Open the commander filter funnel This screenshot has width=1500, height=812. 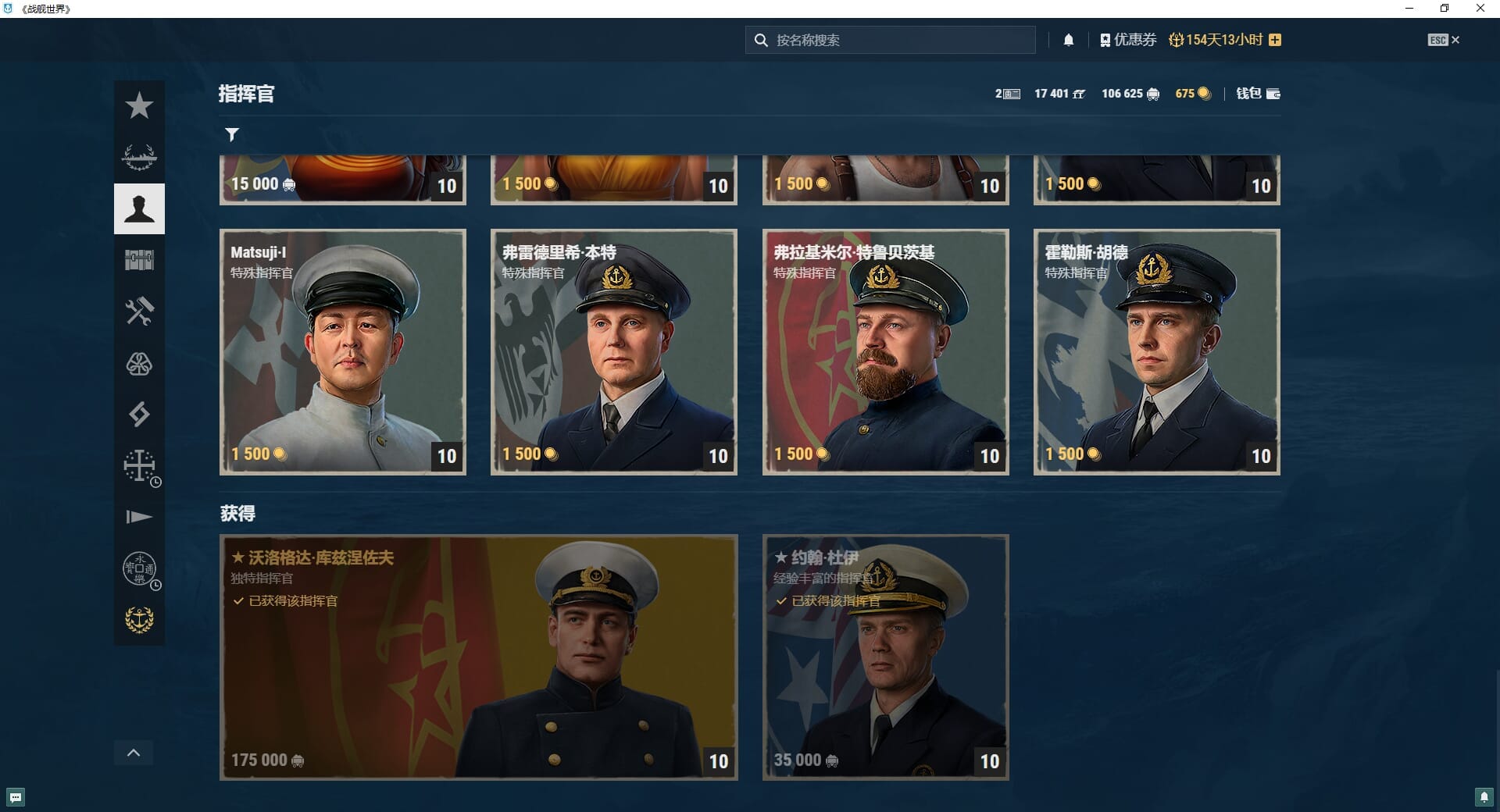pos(232,134)
